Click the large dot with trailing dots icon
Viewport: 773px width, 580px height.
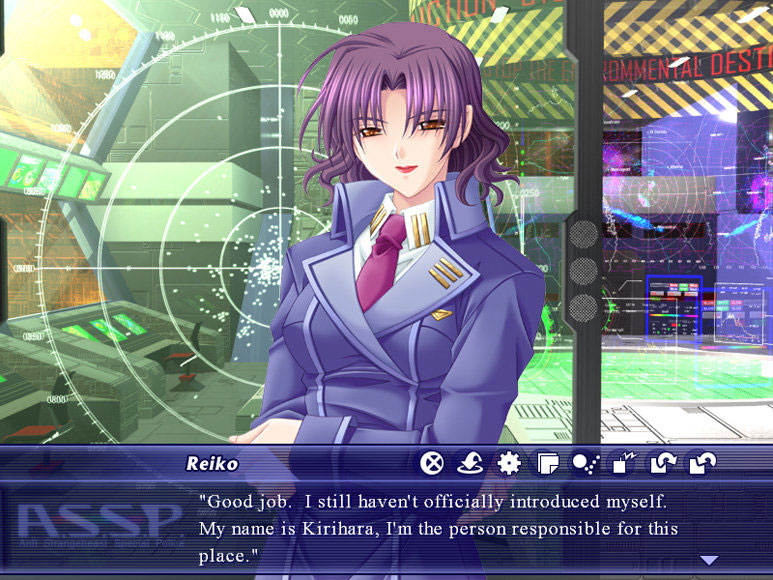[x=585, y=463]
